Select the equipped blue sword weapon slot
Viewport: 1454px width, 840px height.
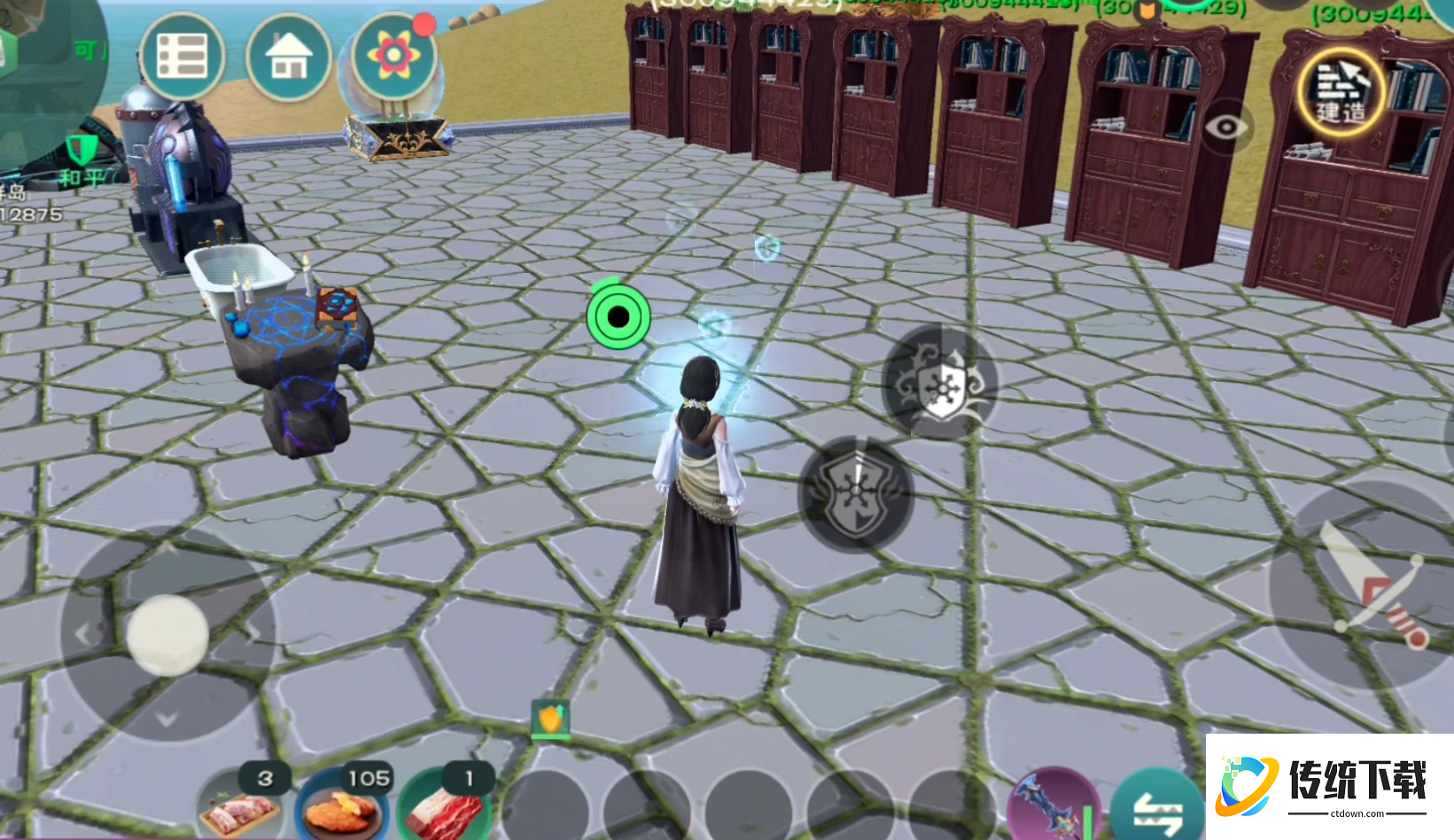coord(1053,806)
